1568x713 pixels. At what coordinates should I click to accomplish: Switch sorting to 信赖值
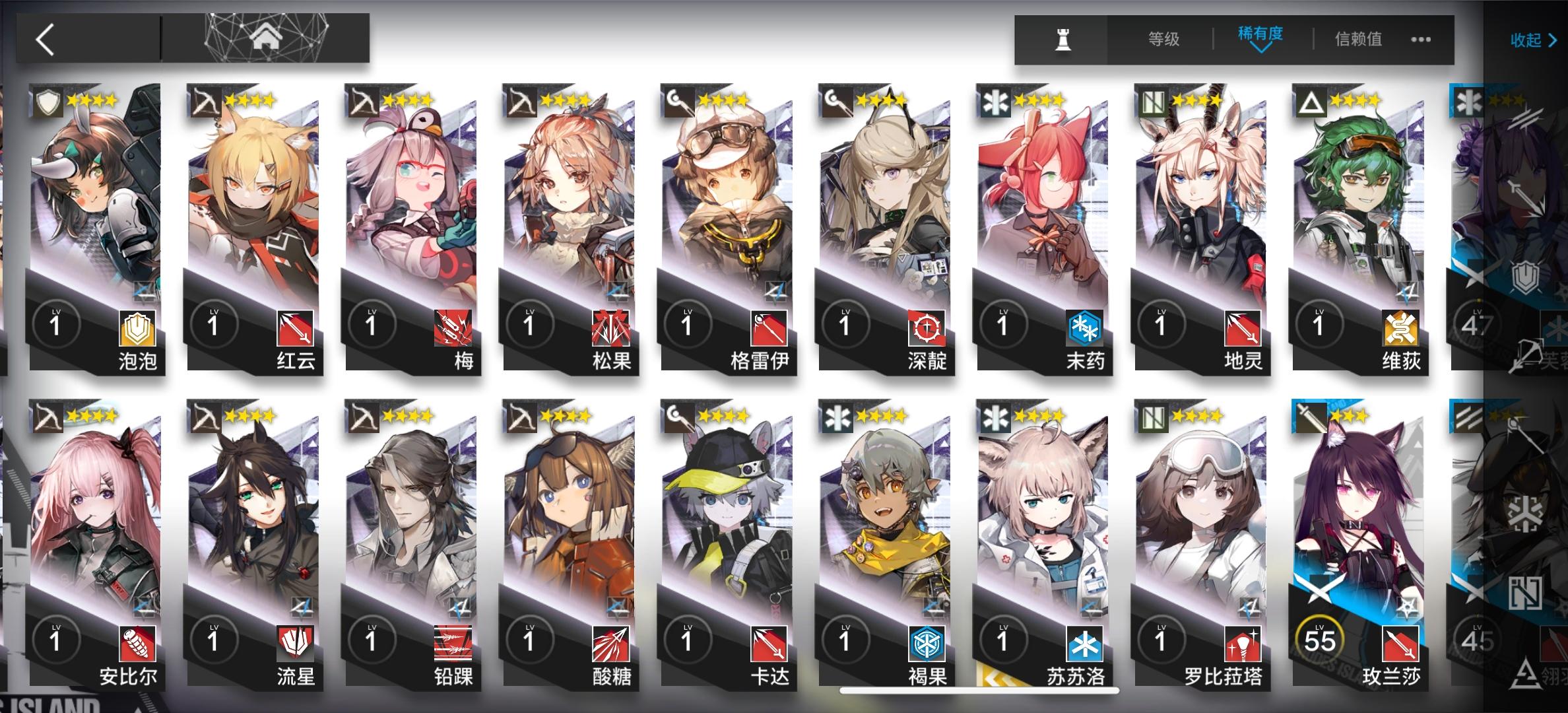(x=1359, y=38)
